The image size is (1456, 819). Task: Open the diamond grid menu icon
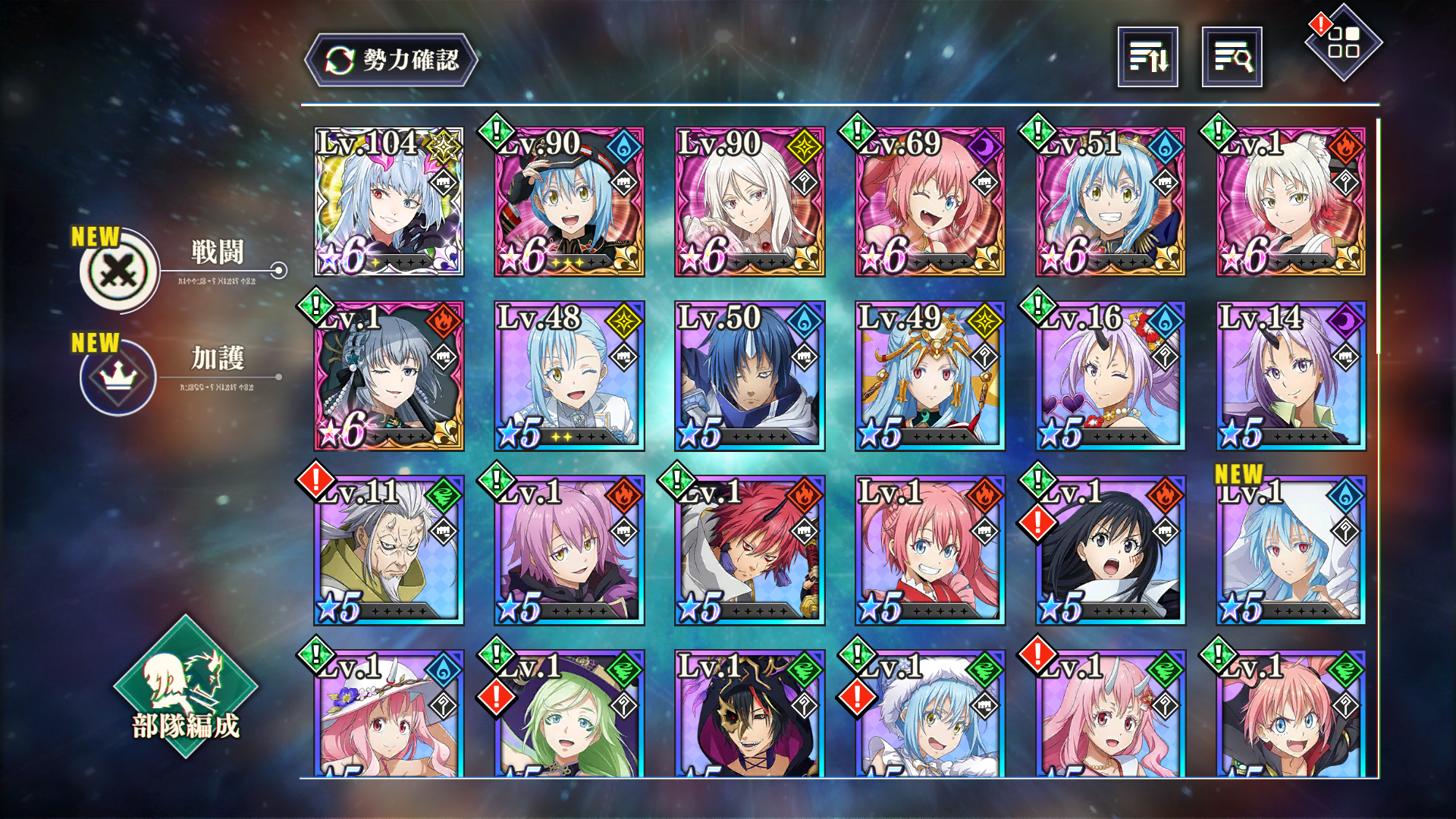coord(1343,42)
